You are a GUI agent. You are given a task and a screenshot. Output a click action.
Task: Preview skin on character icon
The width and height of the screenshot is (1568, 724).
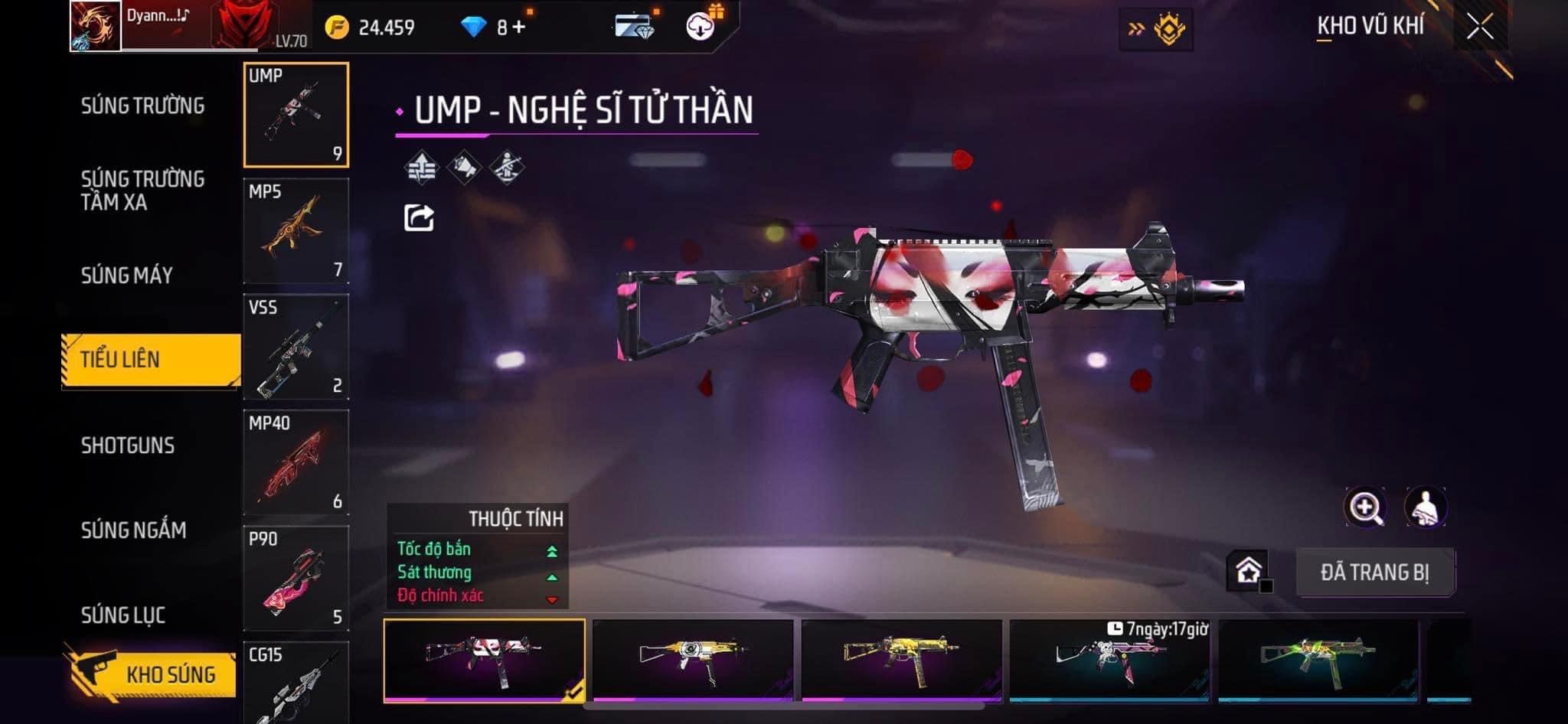[x=1425, y=507]
